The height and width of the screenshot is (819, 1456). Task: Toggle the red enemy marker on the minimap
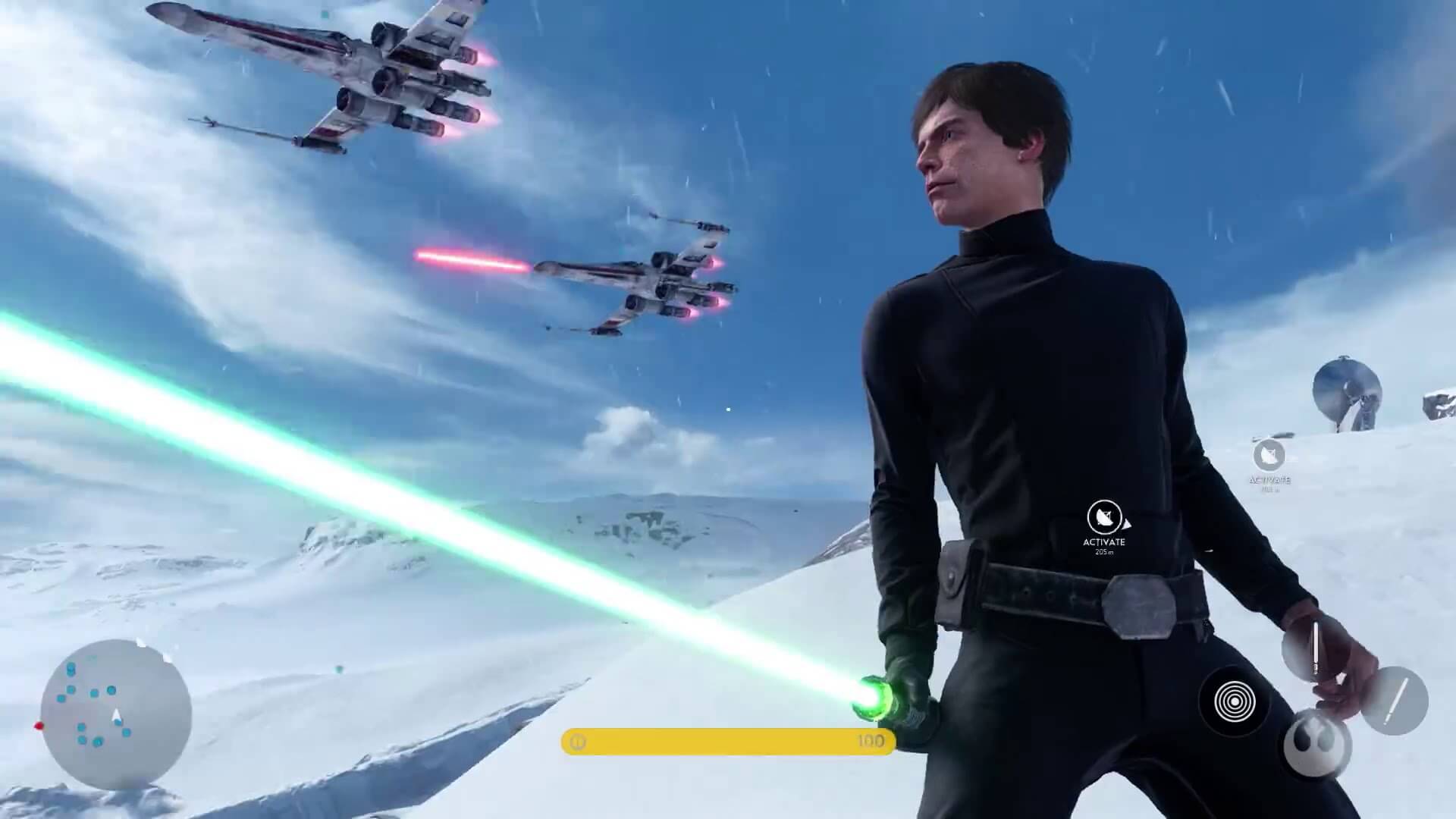39,726
